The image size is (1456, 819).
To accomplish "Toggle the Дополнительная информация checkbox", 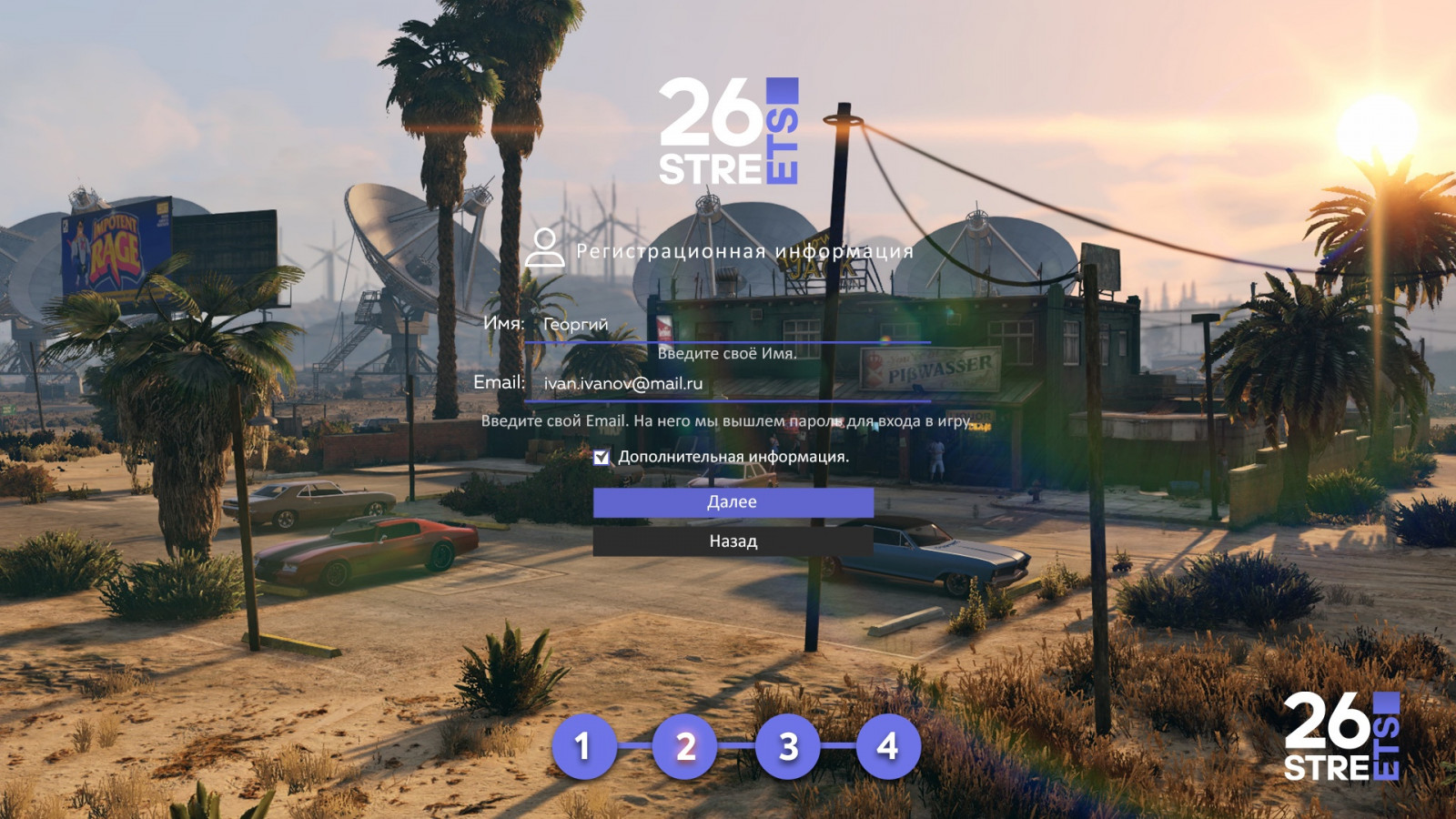I will 602,457.
